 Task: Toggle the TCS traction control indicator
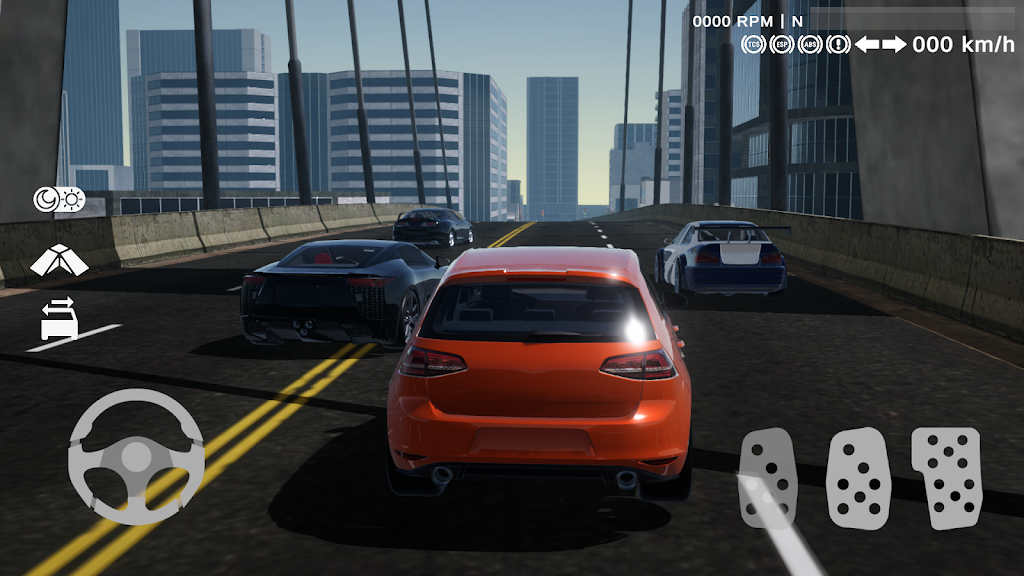tap(753, 44)
